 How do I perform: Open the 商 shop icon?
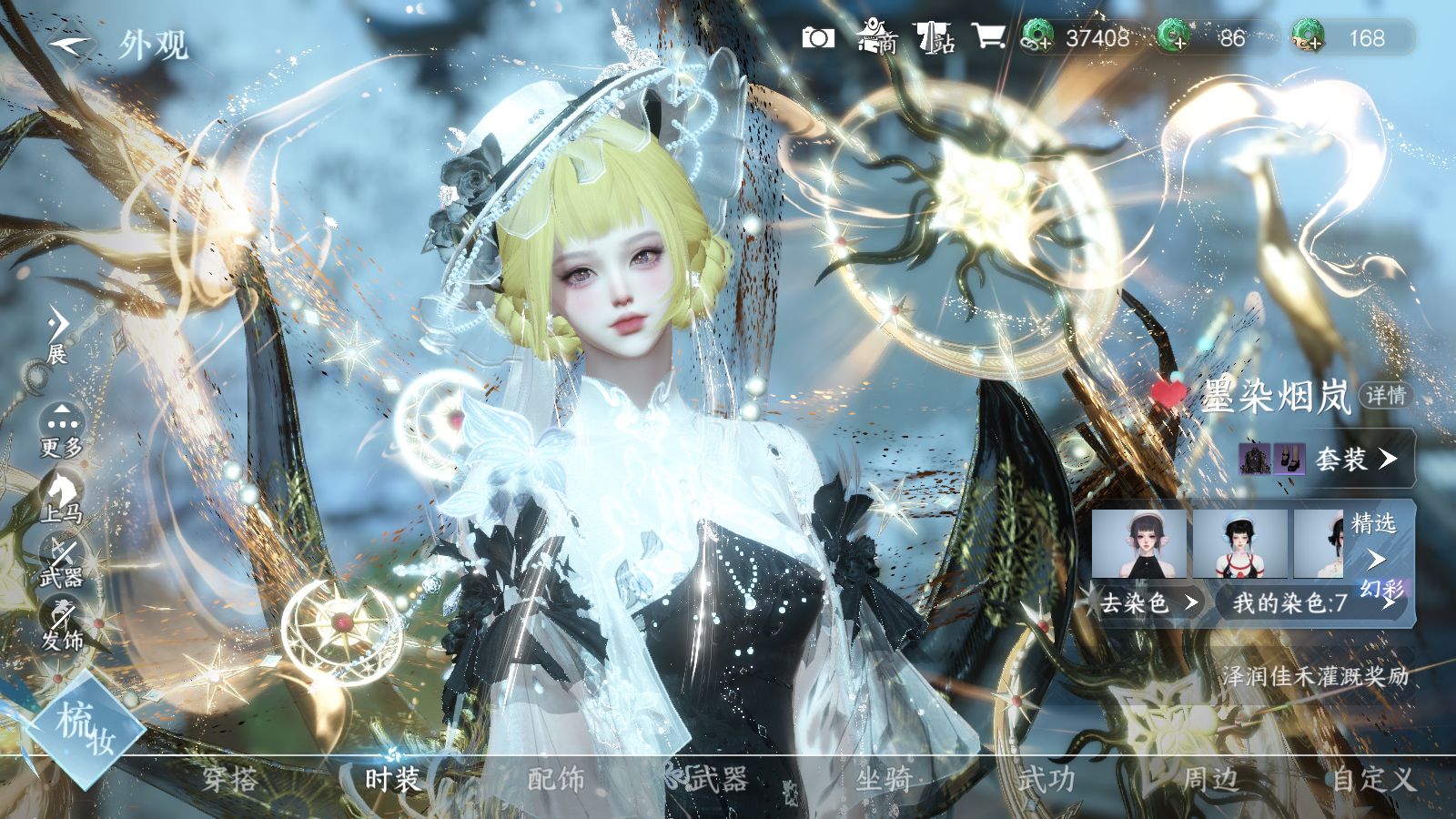[x=877, y=37]
